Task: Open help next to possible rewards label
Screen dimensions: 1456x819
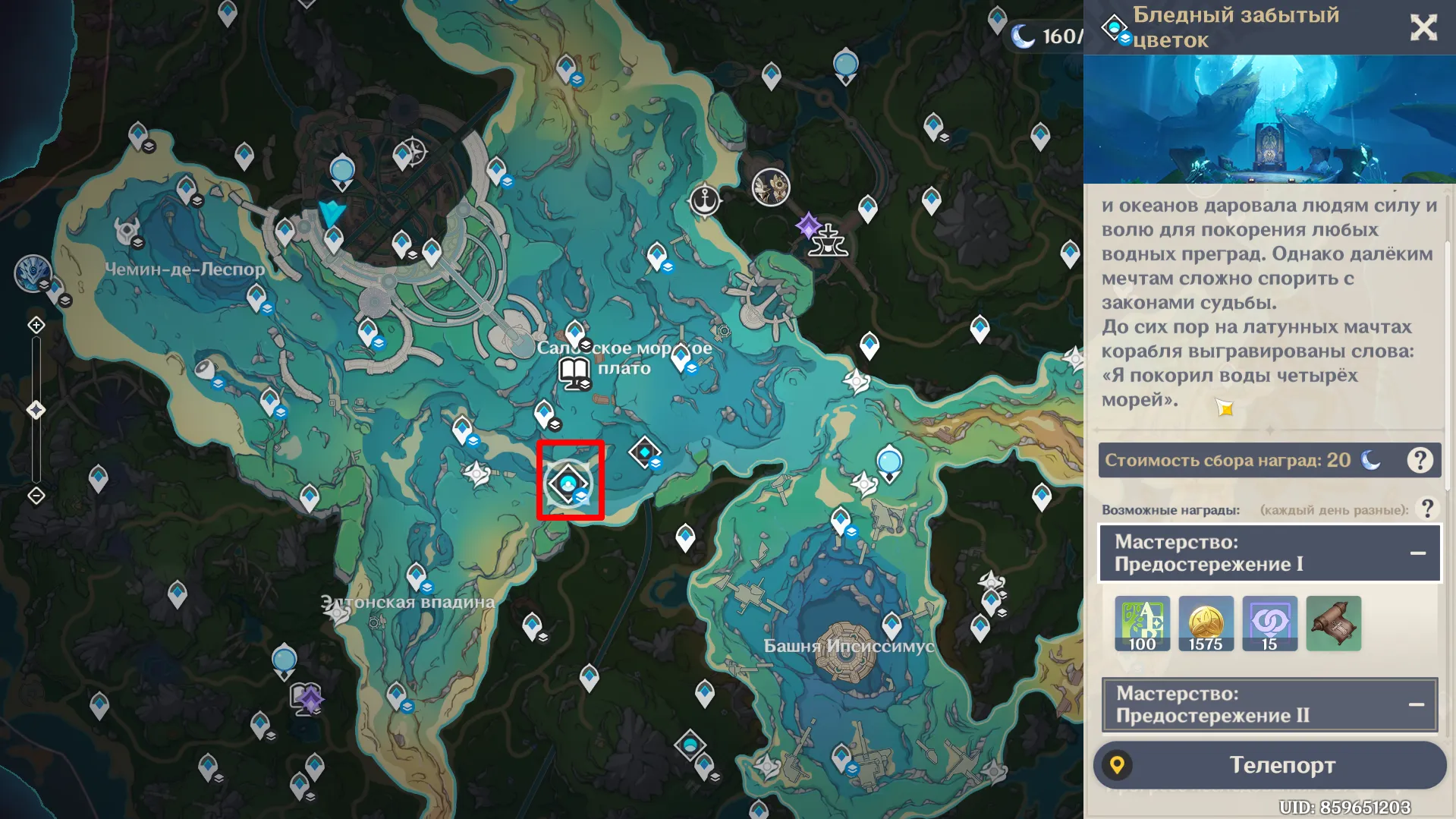Action: pyautogui.click(x=1427, y=509)
